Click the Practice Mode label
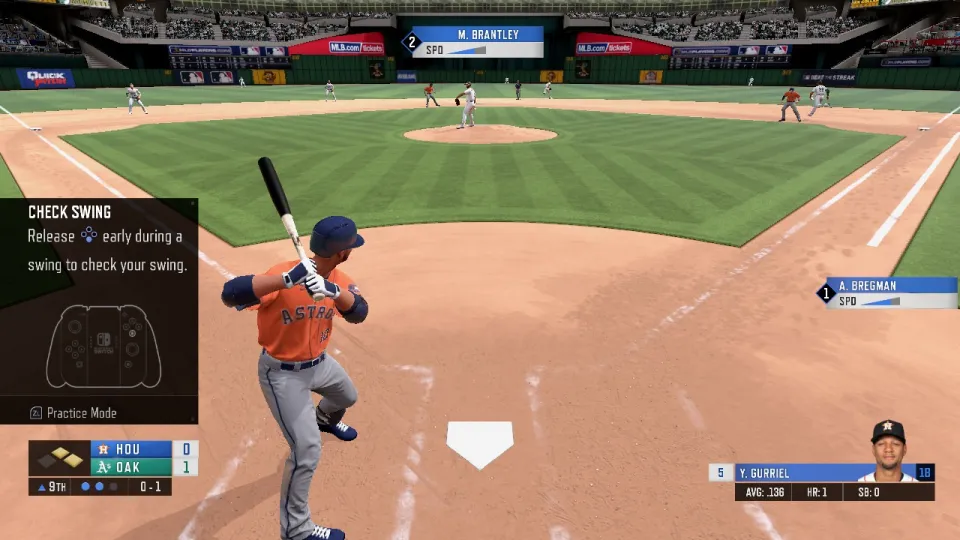 81,413
